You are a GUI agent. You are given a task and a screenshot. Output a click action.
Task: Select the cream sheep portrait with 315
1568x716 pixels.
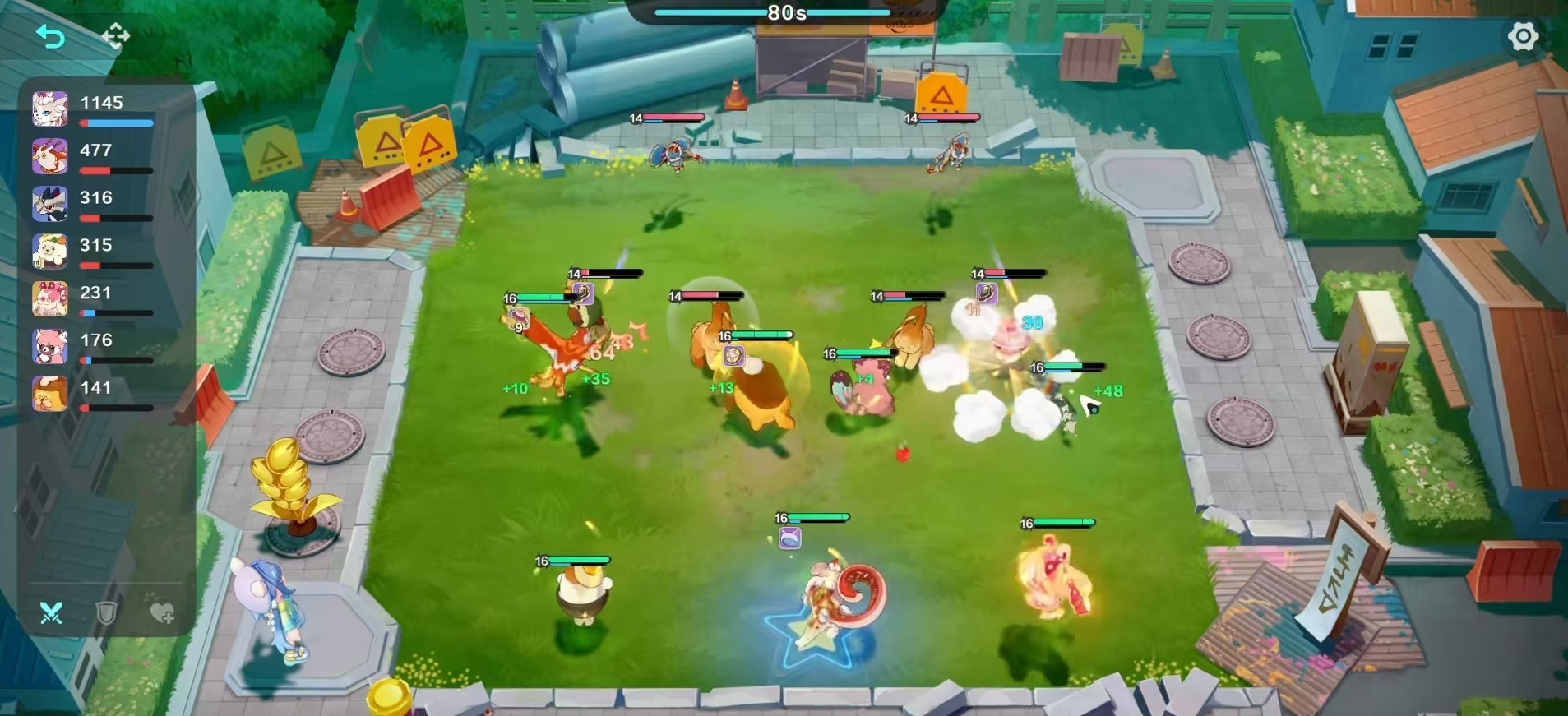click(50, 252)
